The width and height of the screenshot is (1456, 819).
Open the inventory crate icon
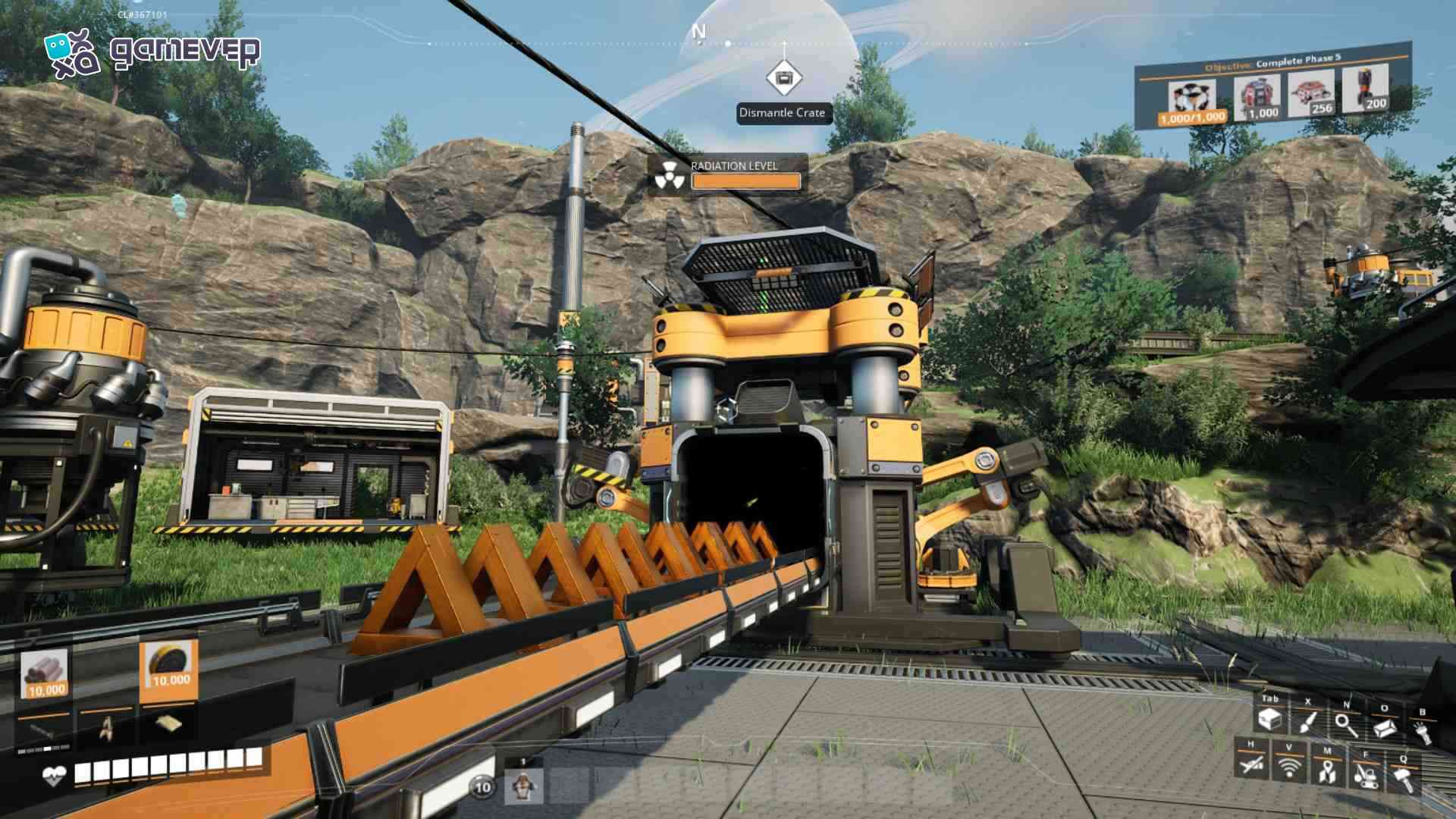[x=1269, y=720]
